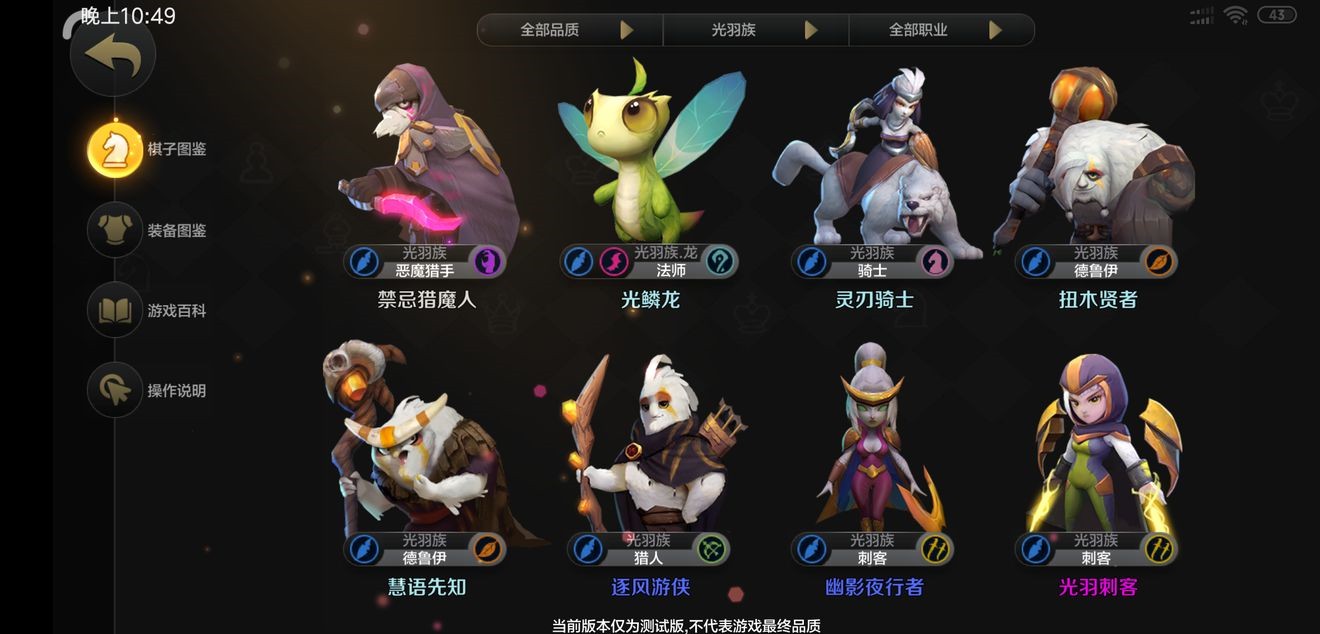The height and width of the screenshot is (634, 1320).
Task: Click the 猎人 bow class icon
Action: 712,549
